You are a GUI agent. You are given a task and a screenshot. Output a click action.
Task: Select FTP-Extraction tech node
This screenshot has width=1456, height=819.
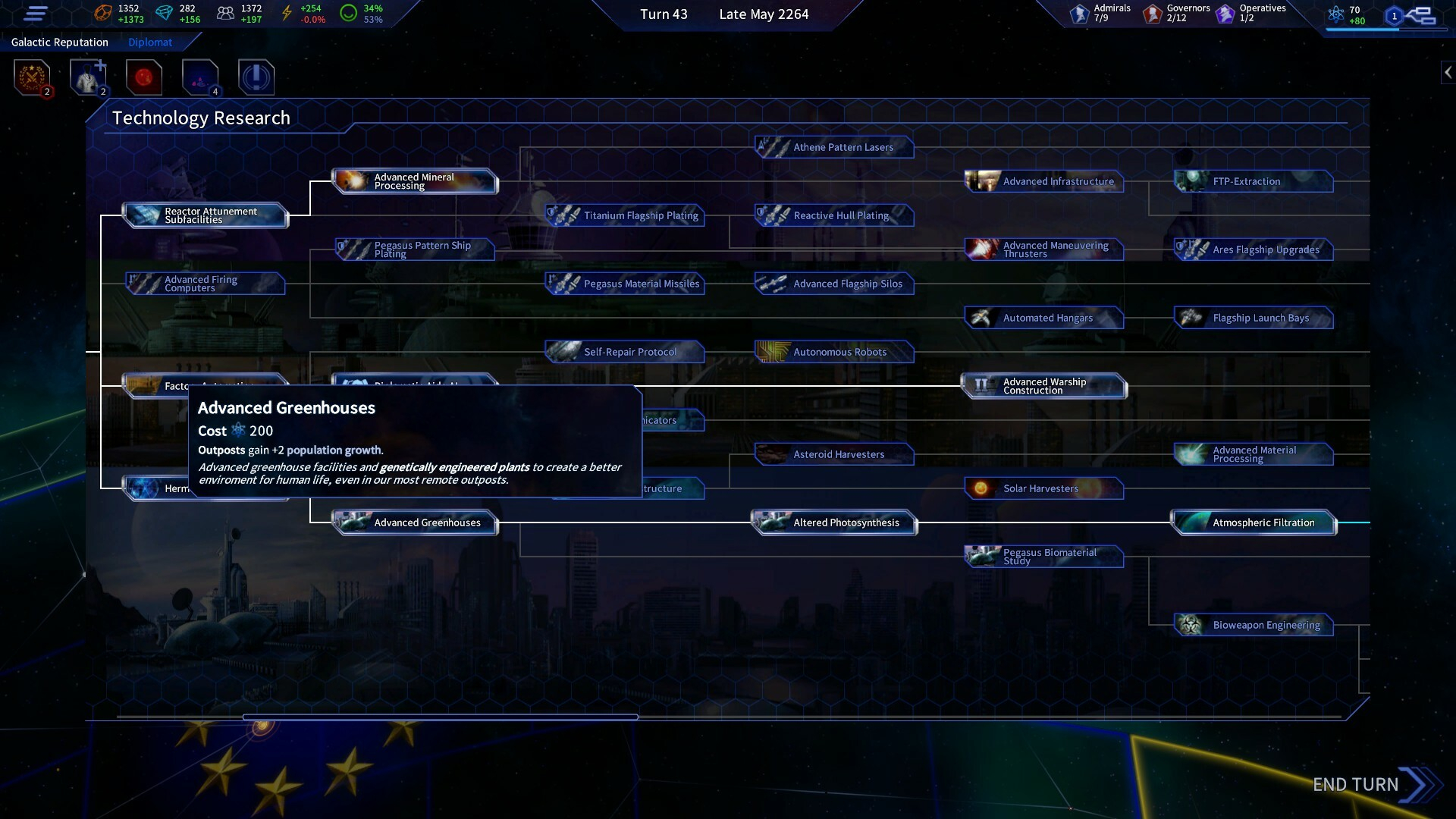point(1254,181)
